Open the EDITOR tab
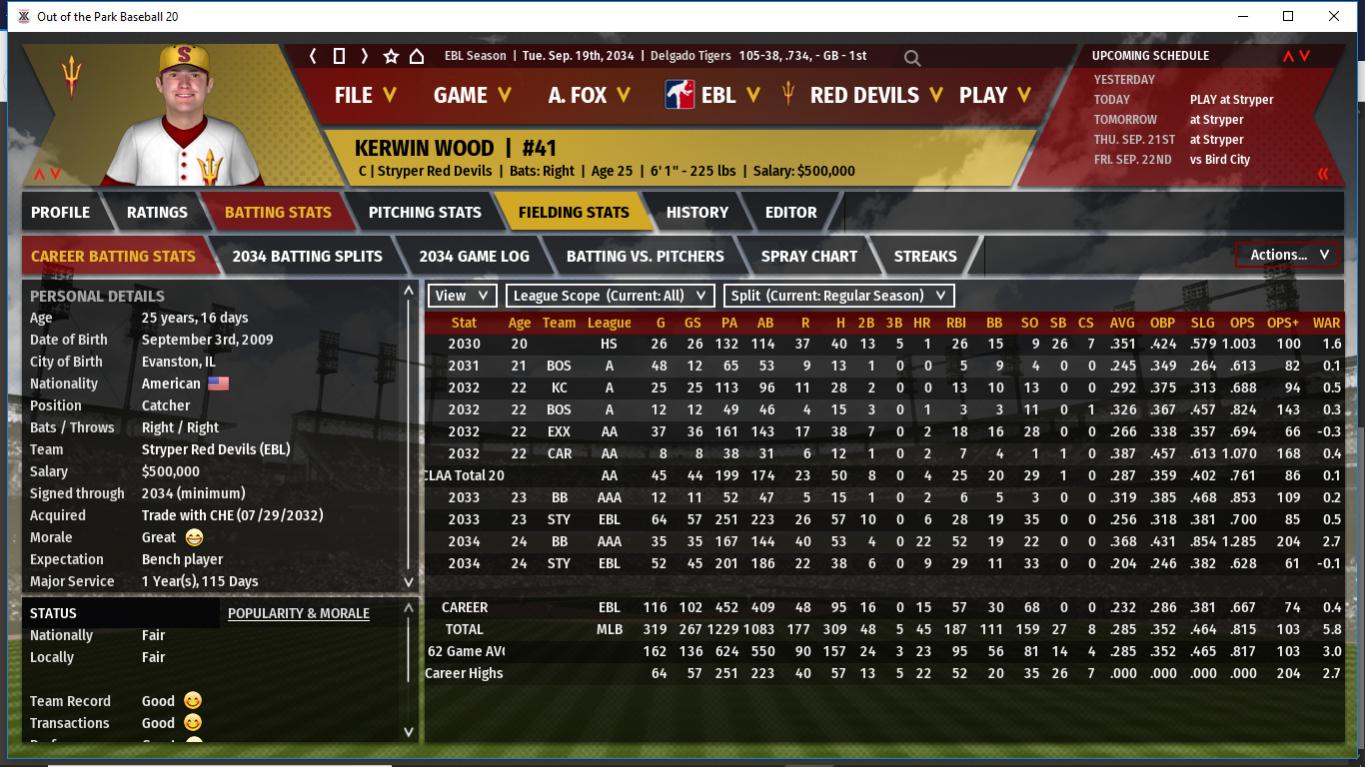Viewport: 1365px width, 767px height. 791,212
